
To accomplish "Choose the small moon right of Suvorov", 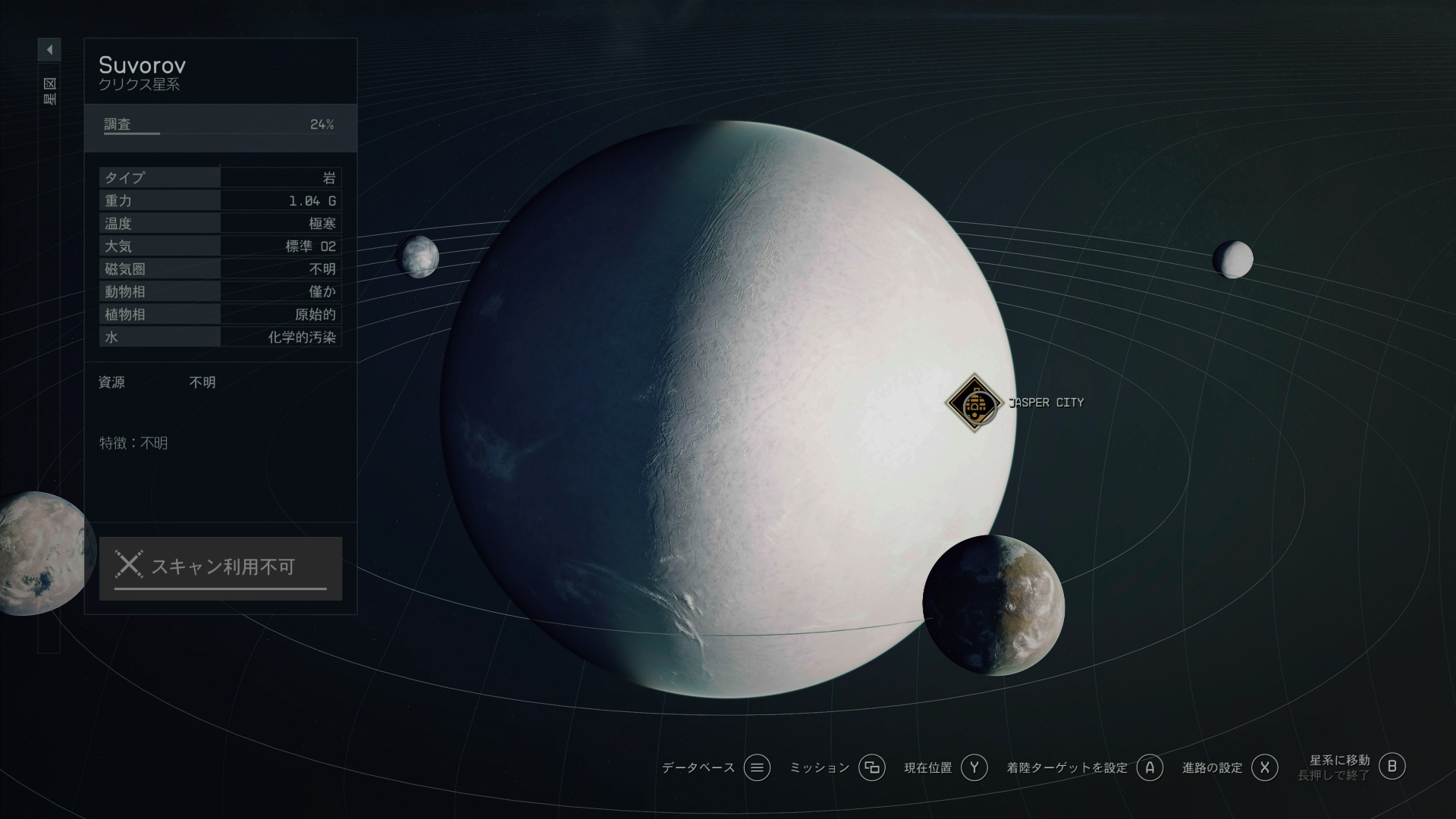I will pyautogui.click(x=1232, y=259).
